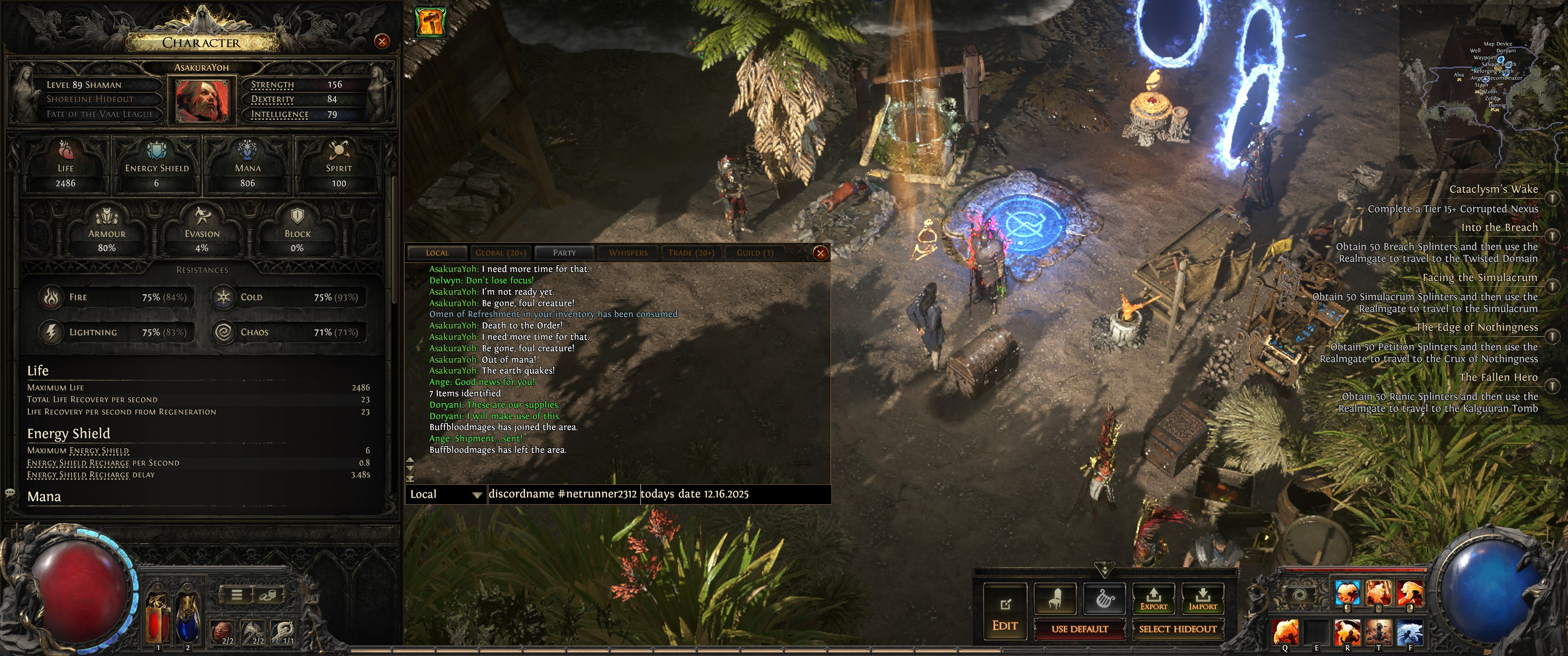Switch to the Global chat tab
Viewport: 1568px width, 656px height.
[x=500, y=253]
